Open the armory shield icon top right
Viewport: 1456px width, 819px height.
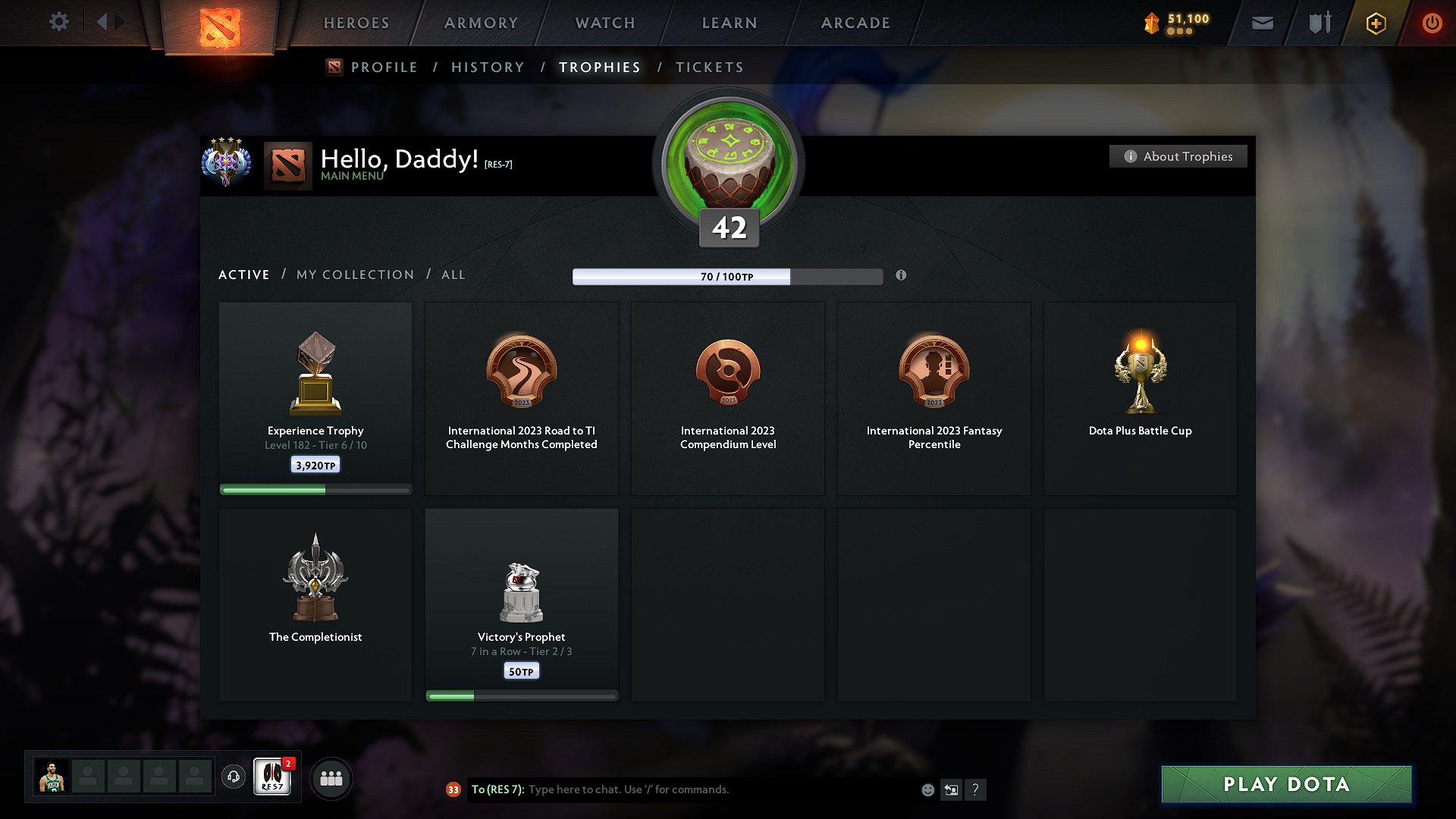[1318, 23]
